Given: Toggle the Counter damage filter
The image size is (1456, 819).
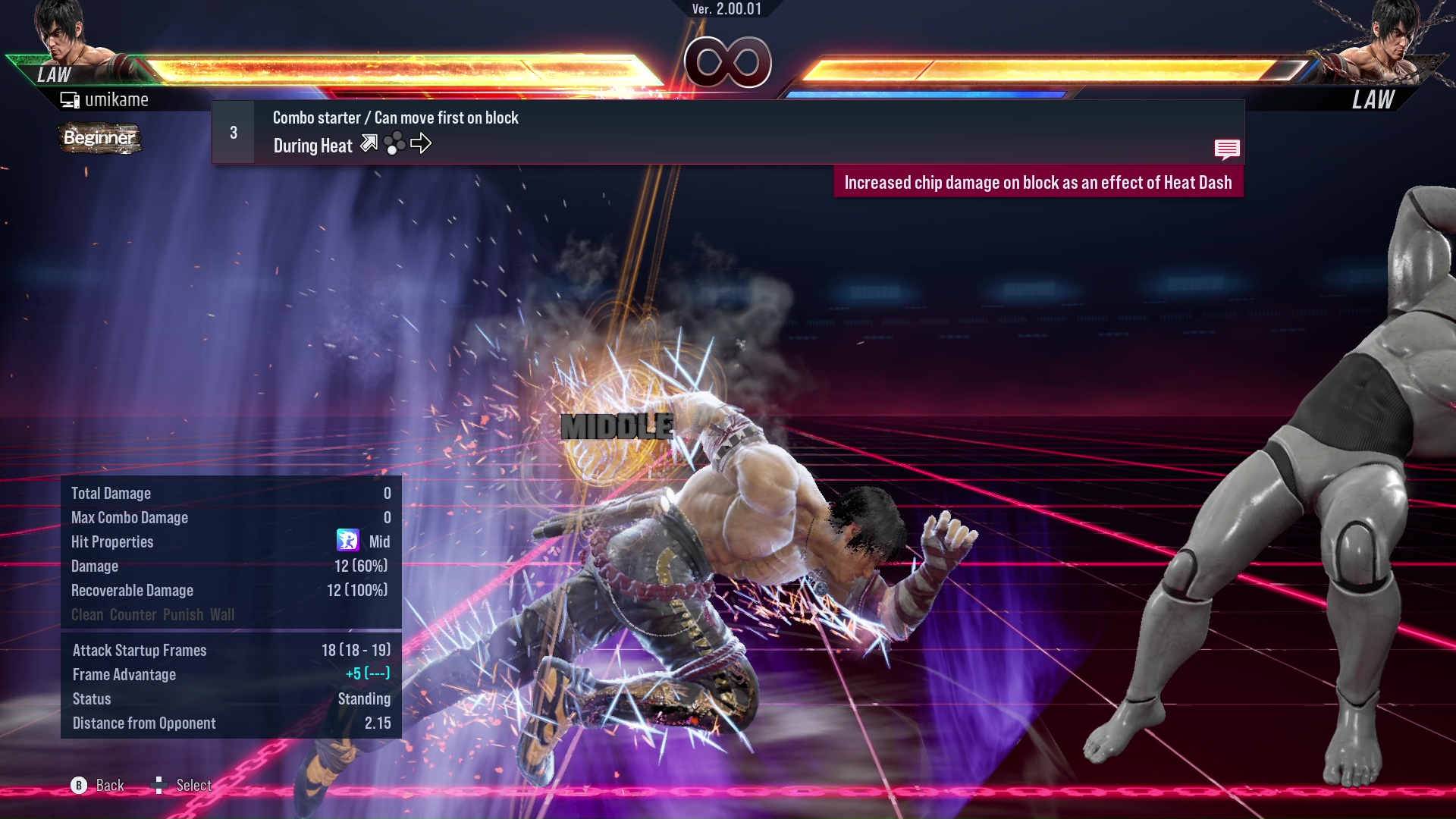Looking at the screenshot, I should [x=131, y=615].
